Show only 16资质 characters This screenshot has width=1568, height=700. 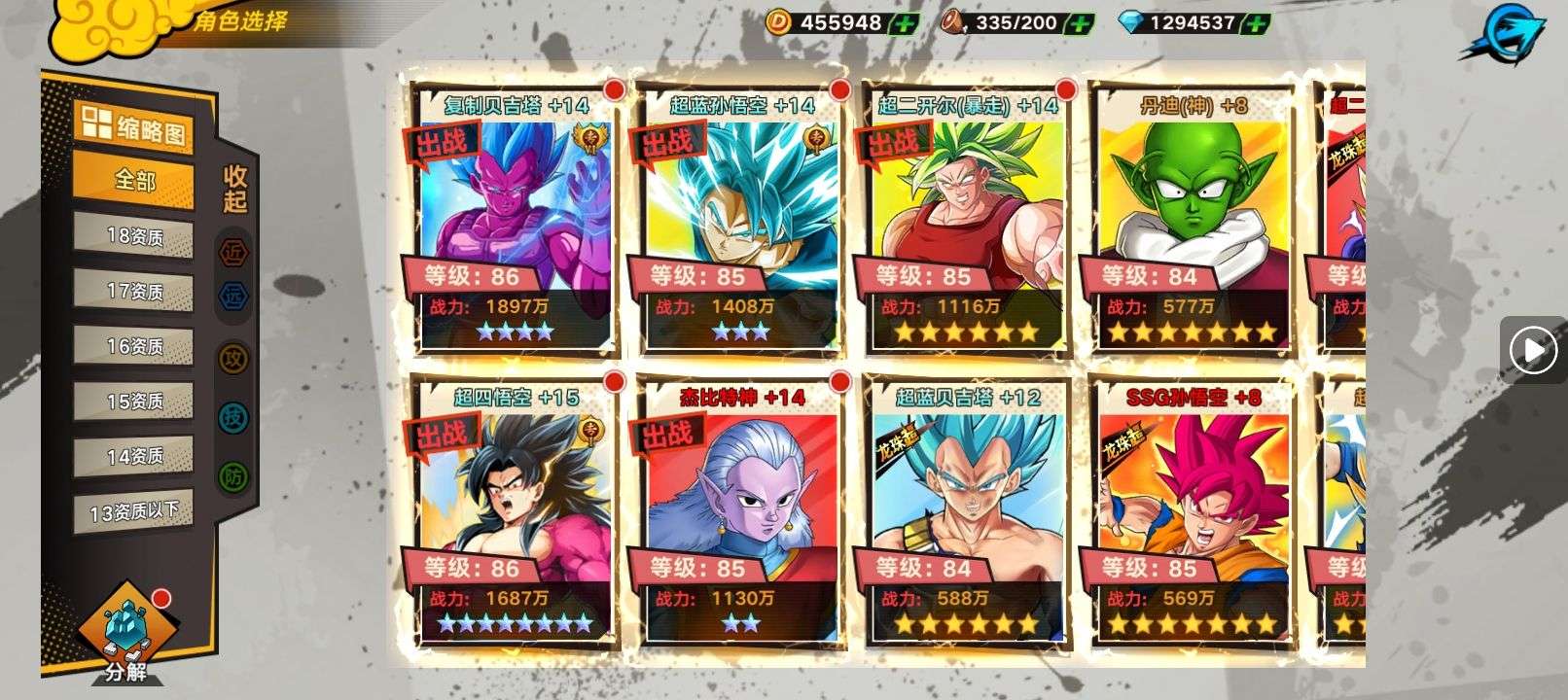click(133, 346)
